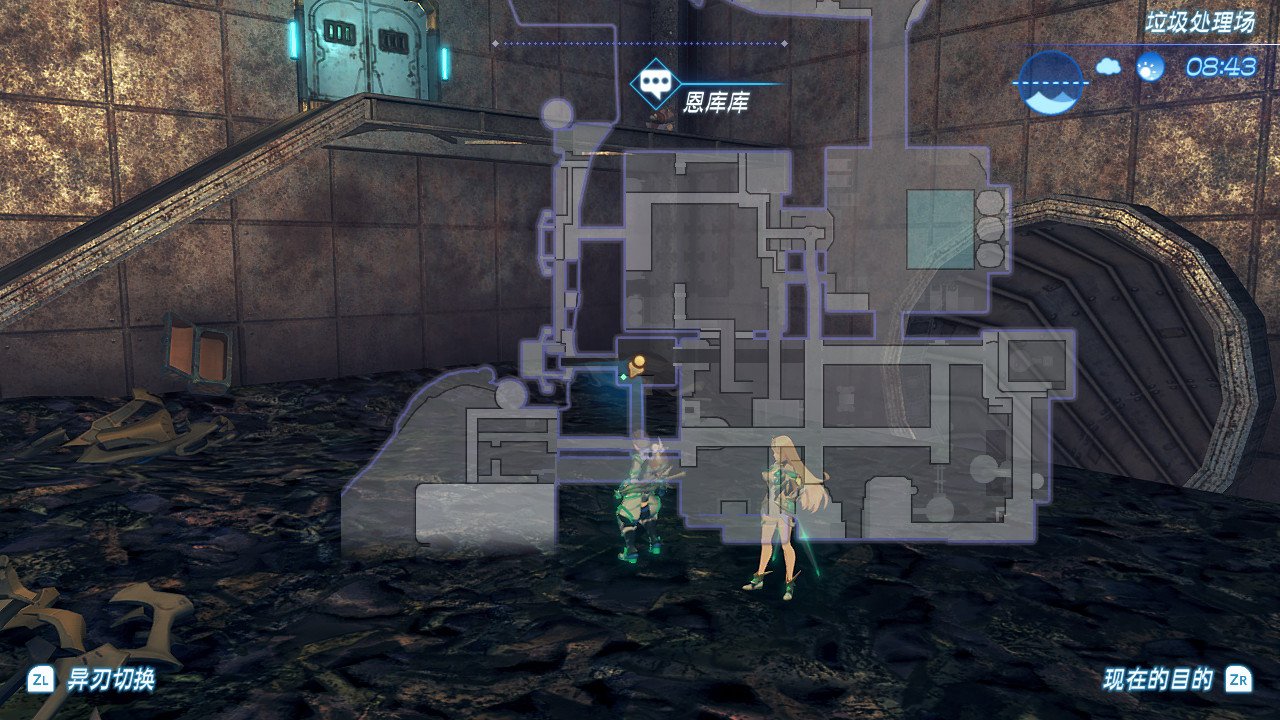
Task: Click the gold player marker on the map
Action: (636, 363)
